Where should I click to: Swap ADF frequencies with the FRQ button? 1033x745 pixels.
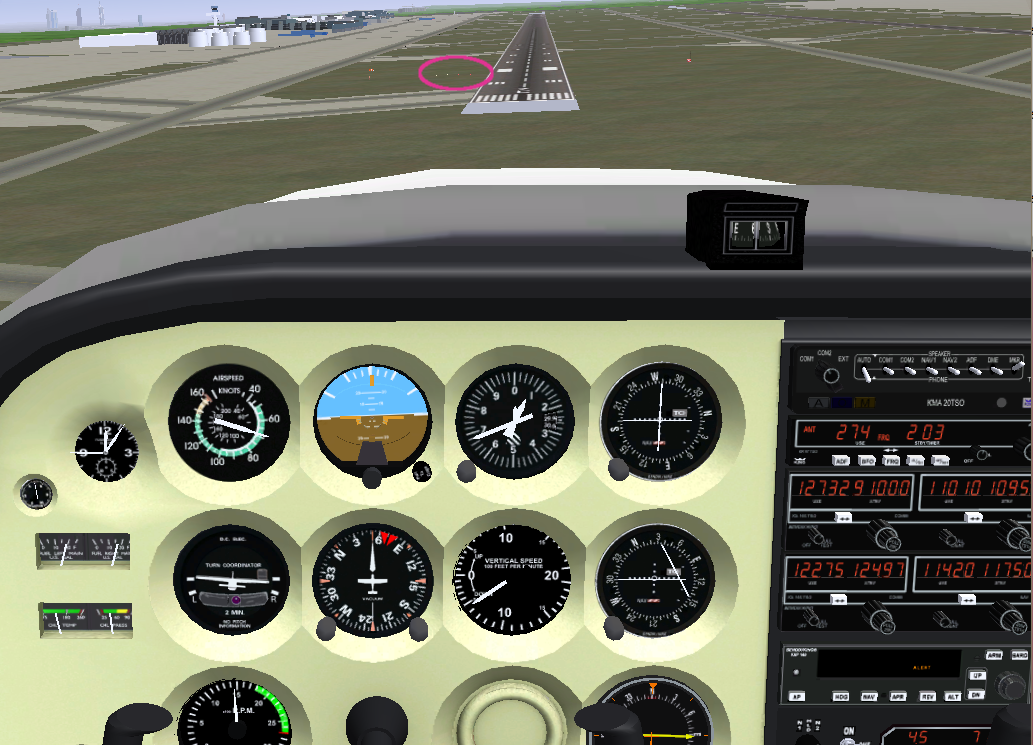click(891, 461)
